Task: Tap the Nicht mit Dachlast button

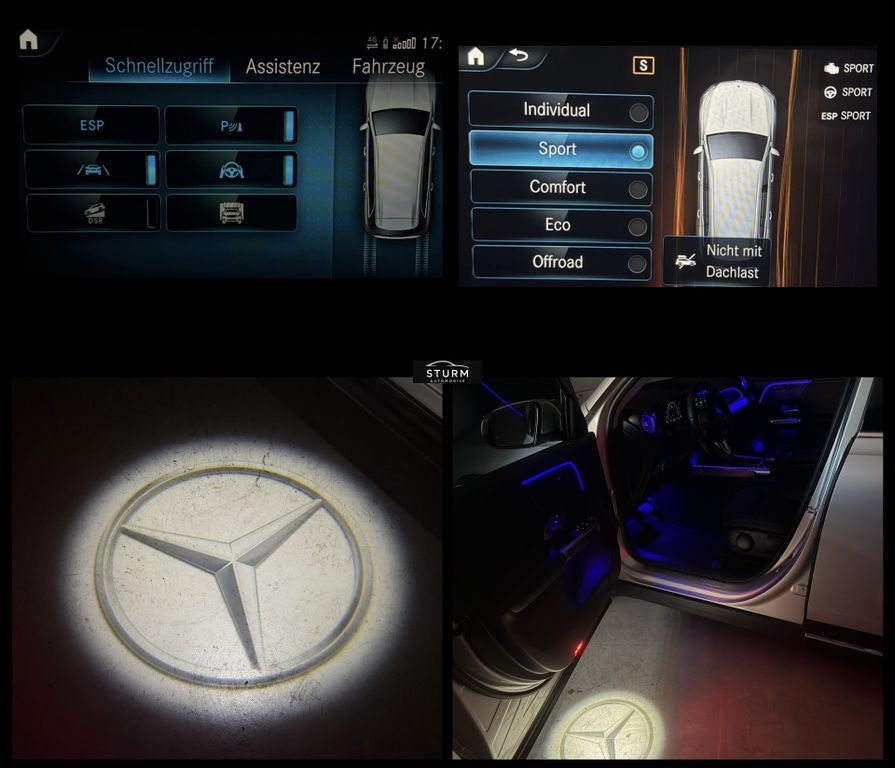Action: pos(717,262)
